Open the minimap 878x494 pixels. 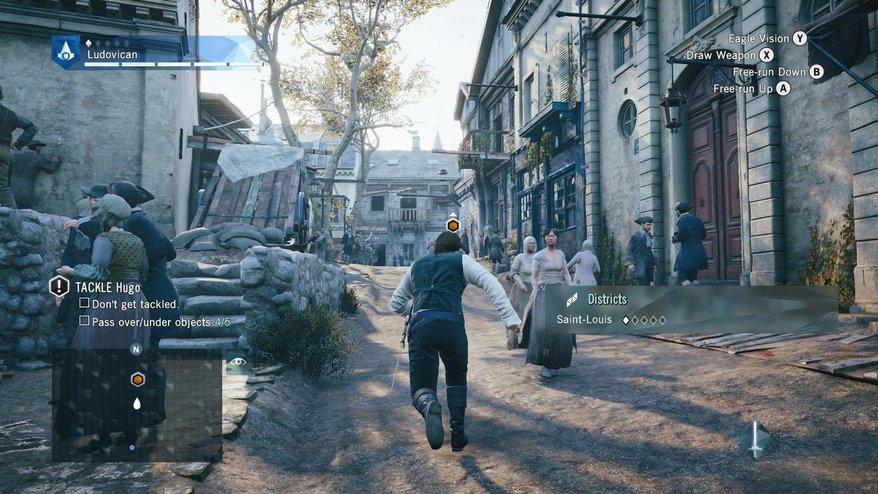tap(137, 400)
